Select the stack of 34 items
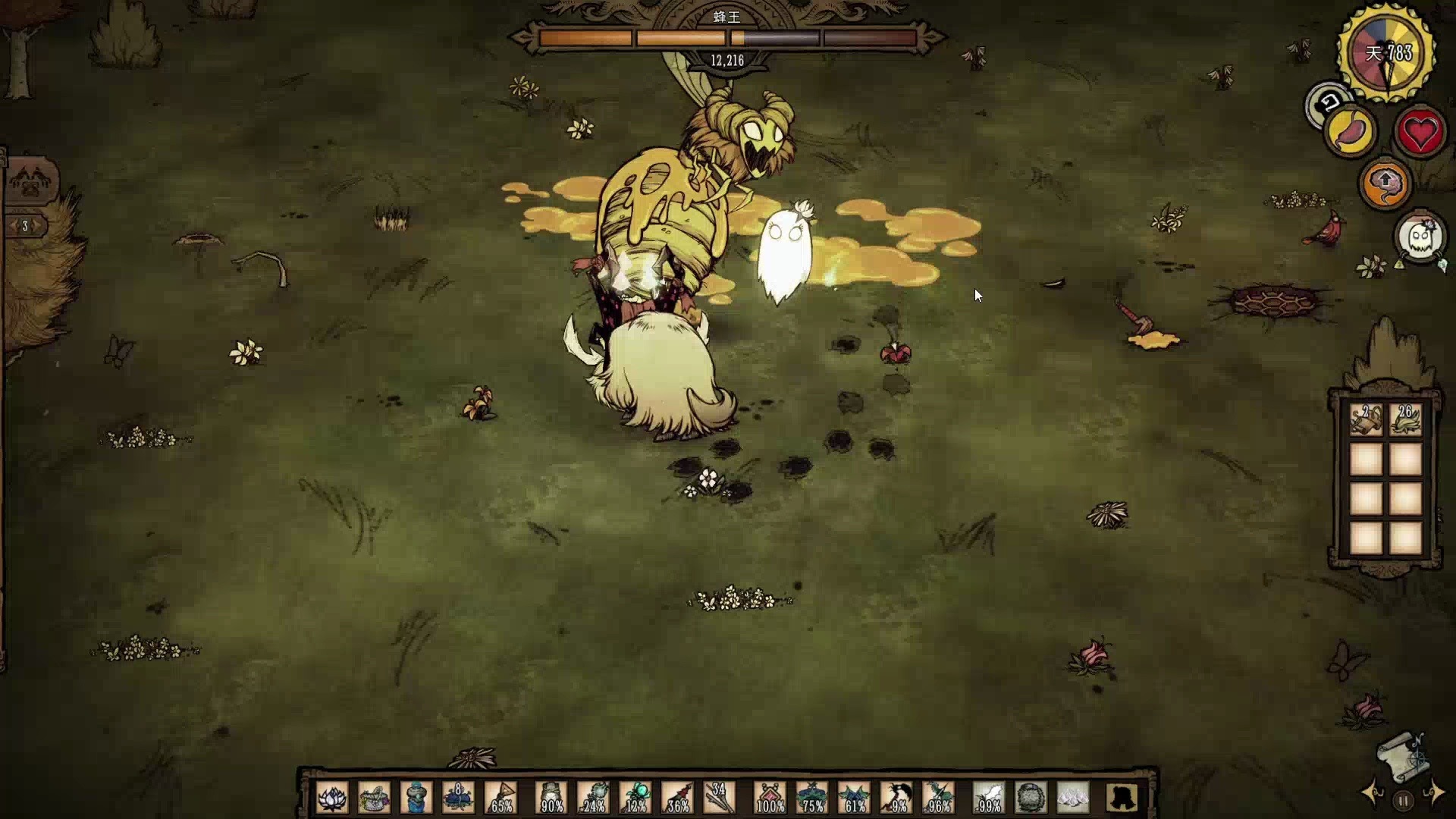The height and width of the screenshot is (819, 1456). 718,799
